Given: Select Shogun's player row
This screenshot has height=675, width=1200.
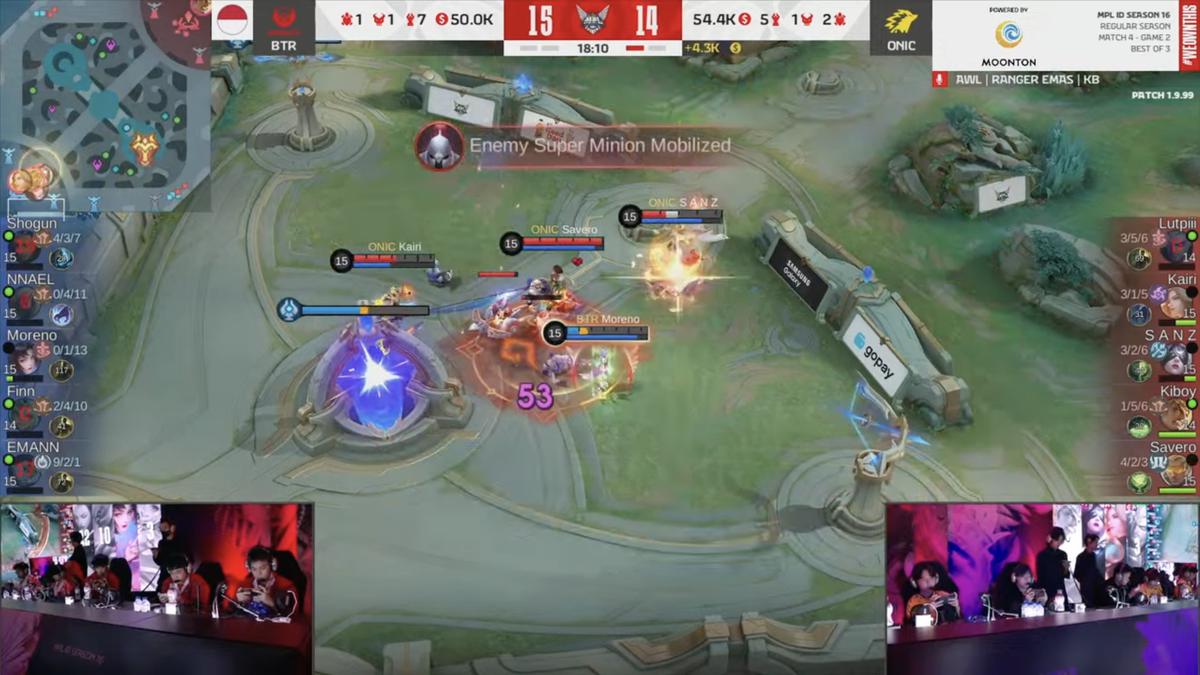Looking at the screenshot, I should click(x=38, y=244).
